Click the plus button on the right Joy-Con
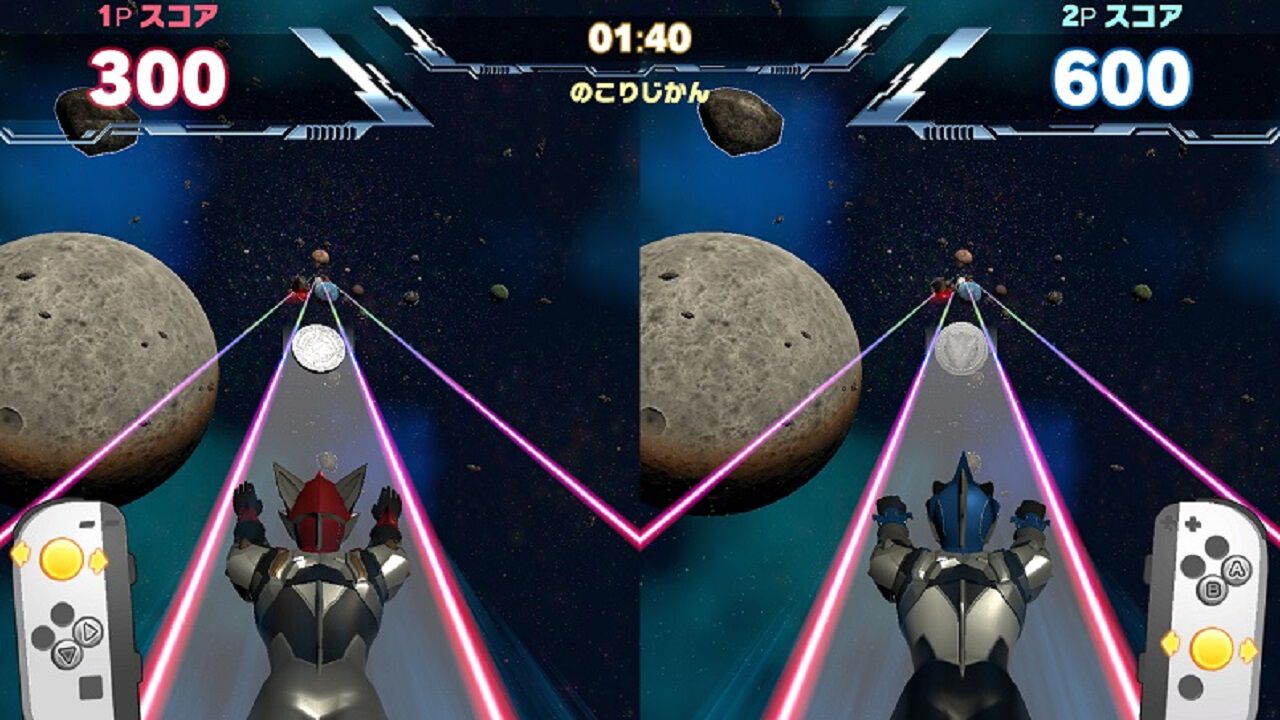This screenshot has width=1280, height=720. (x=1192, y=525)
